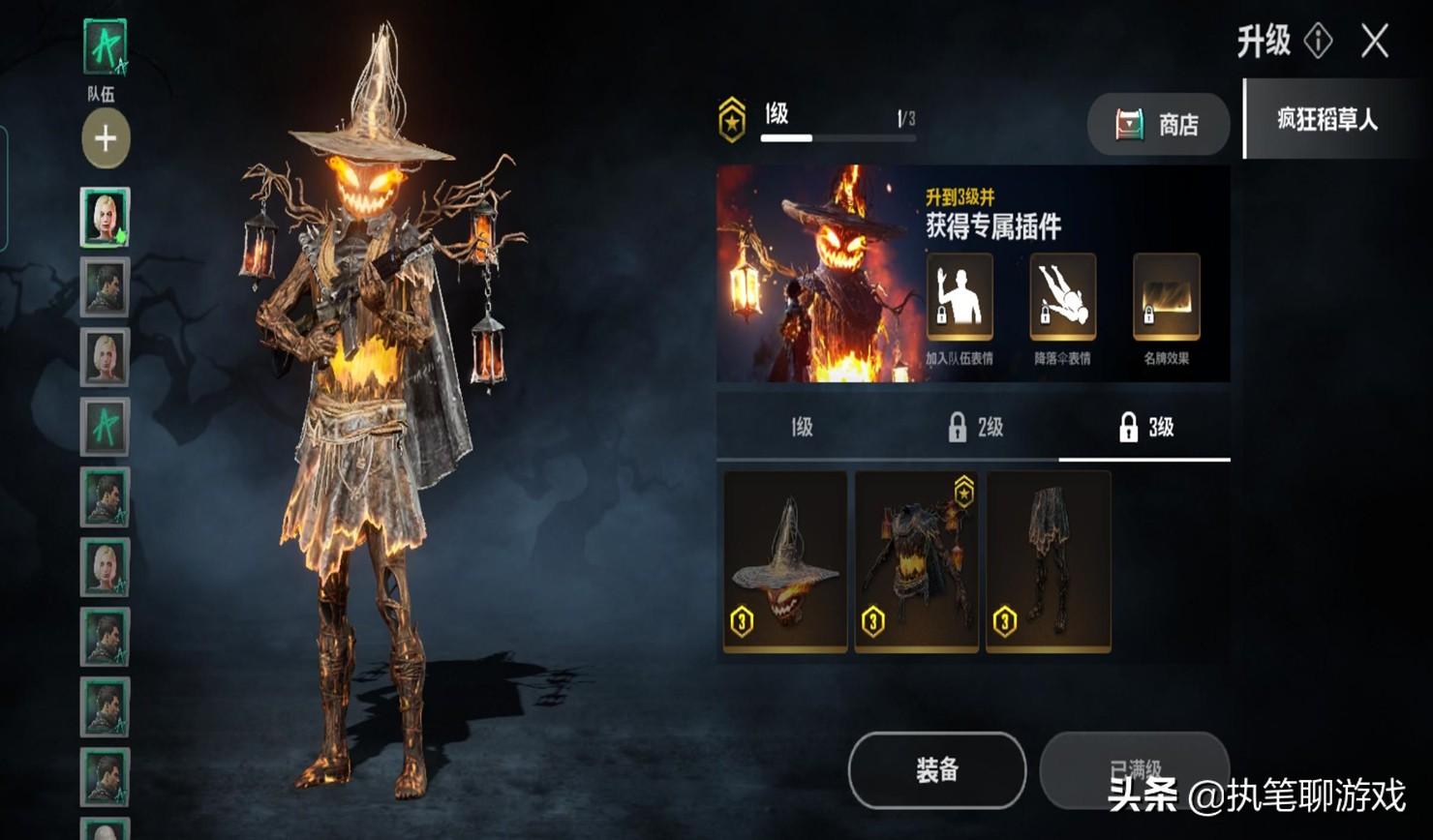
Task: Add a teammate with the plus button
Action: click(x=106, y=138)
